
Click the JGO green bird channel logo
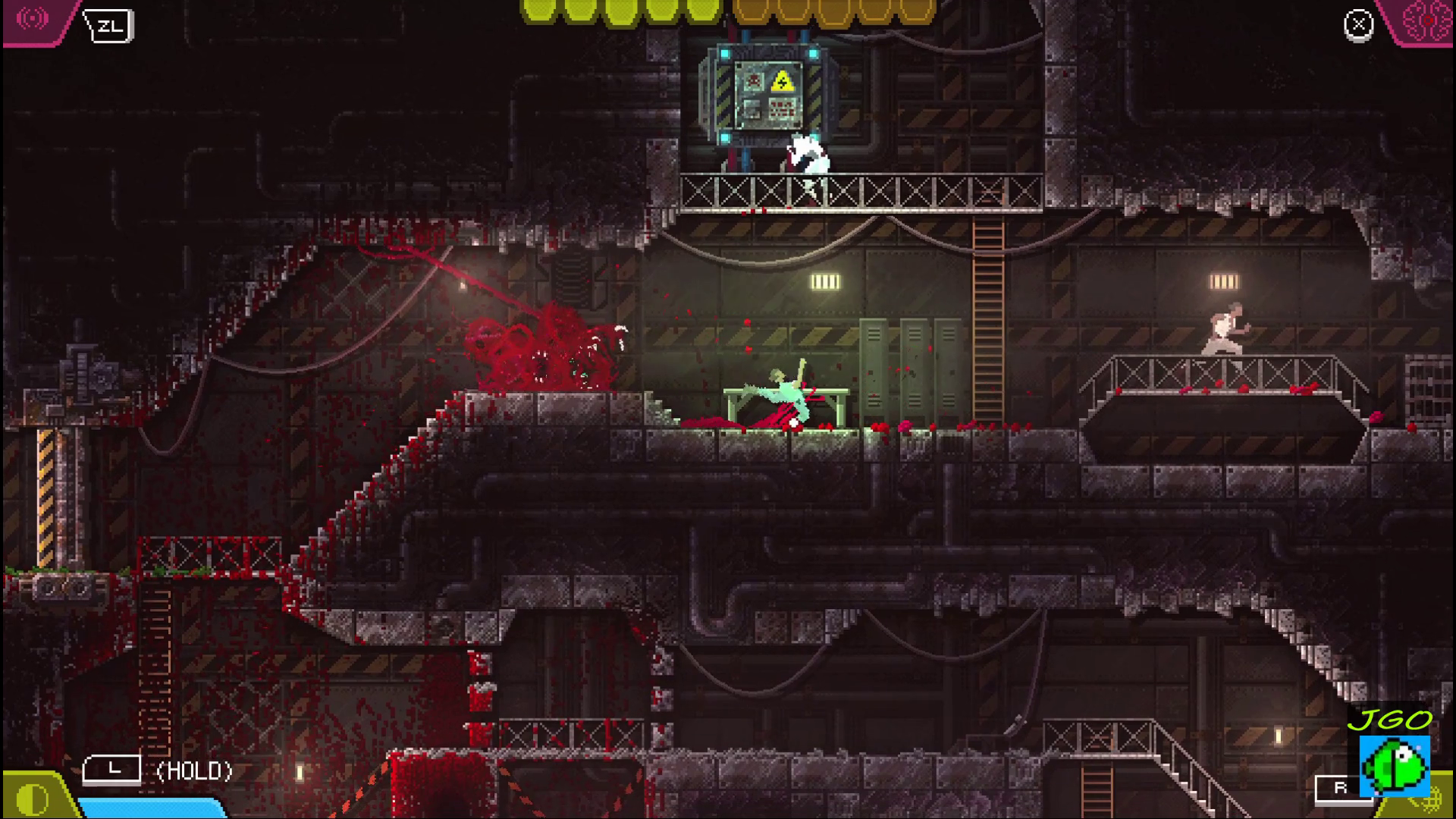pos(1394,763)
